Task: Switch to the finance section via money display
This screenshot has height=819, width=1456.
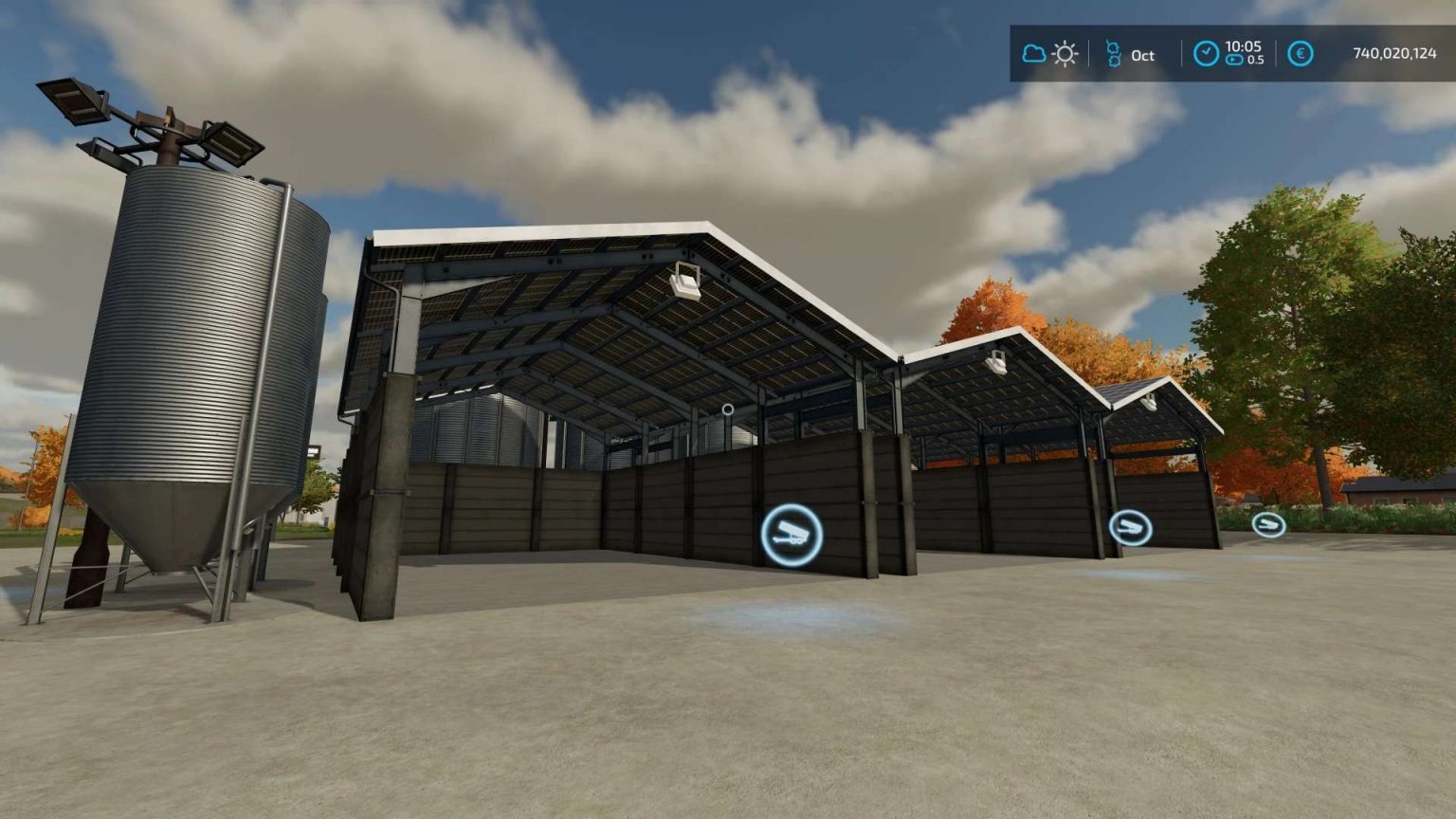Action: coord(1395,54)
